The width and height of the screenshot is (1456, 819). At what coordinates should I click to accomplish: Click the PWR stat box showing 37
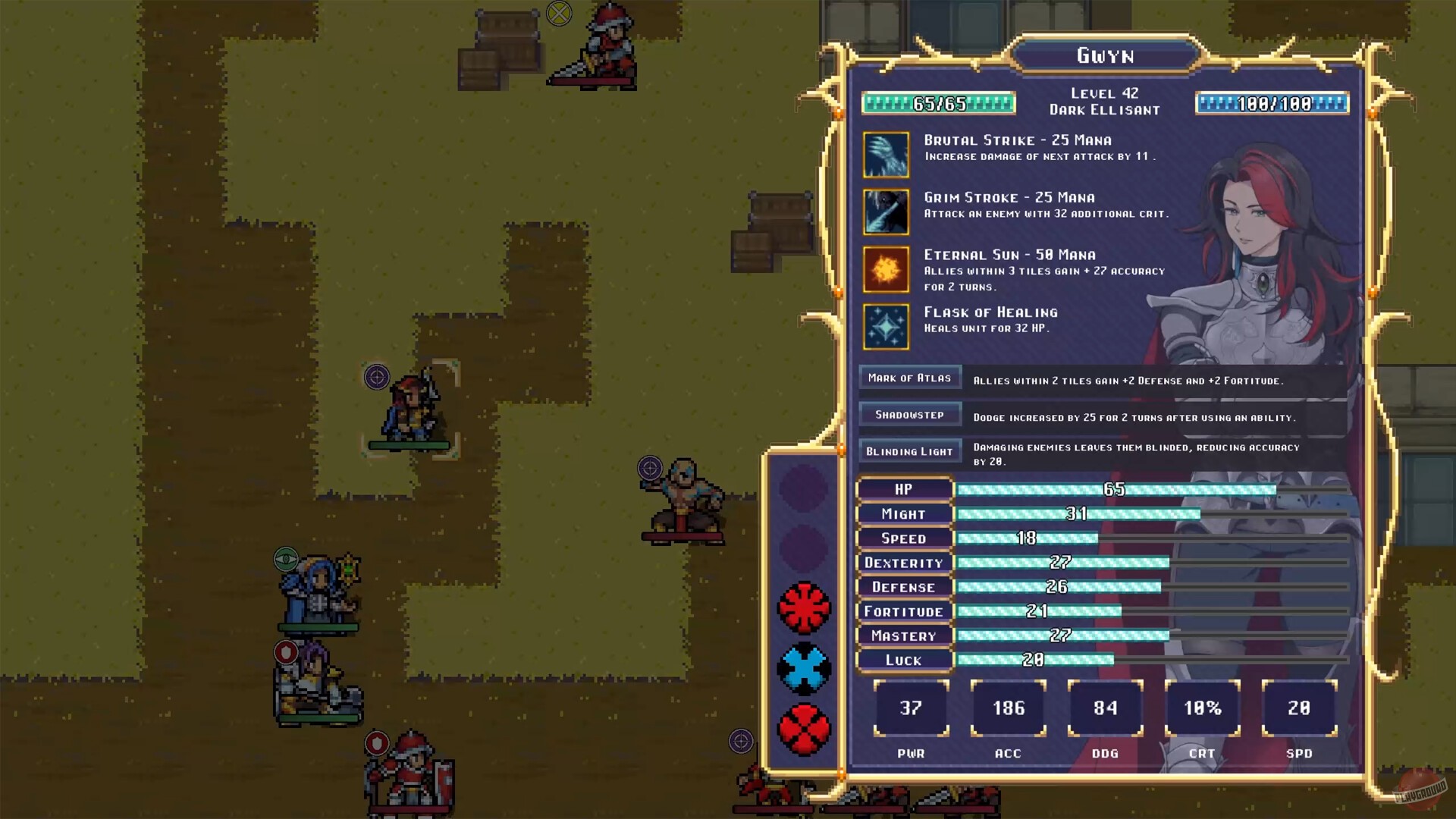(x=911, y=708)
